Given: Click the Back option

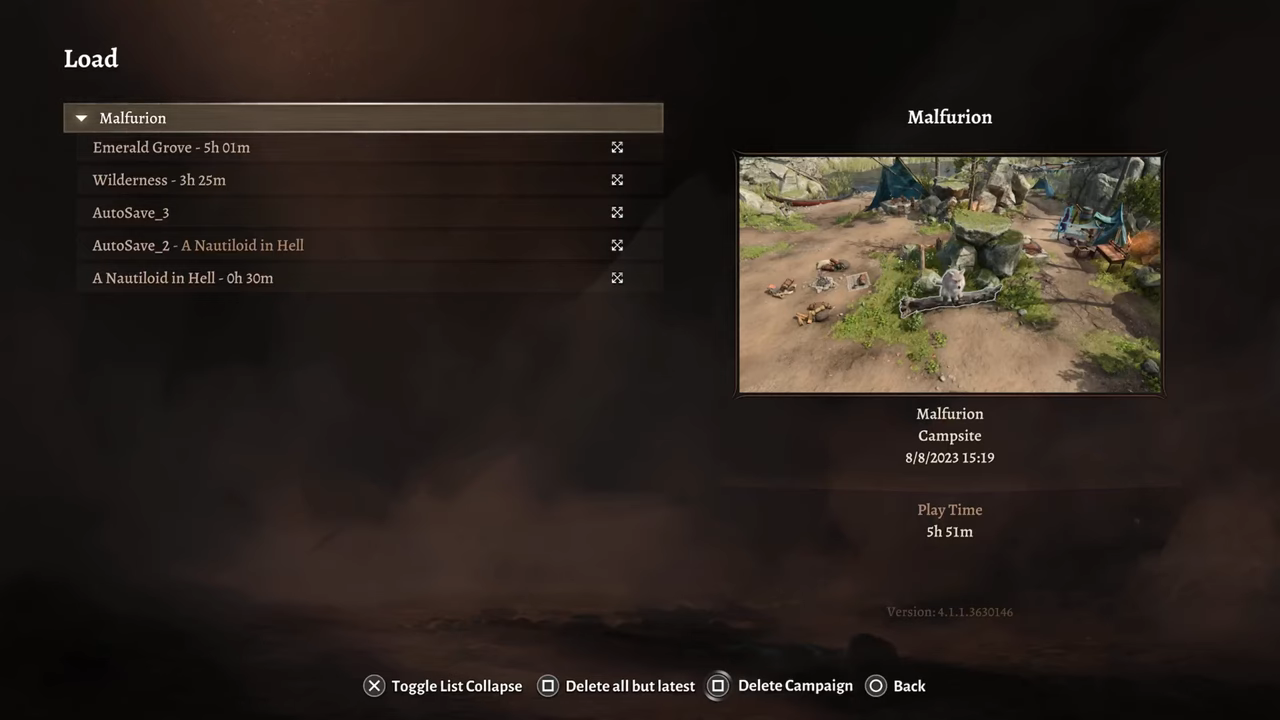Looking at the screenshot, I should [896, 686].
